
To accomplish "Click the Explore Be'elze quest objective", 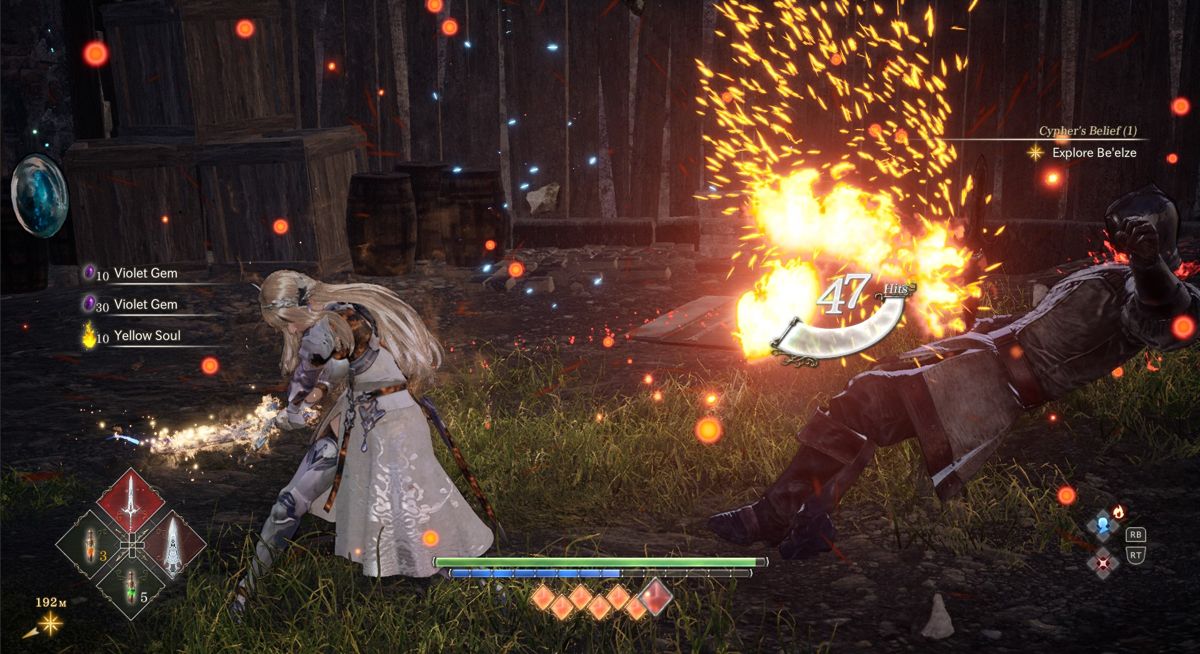I will click(x=1093, y=153).
